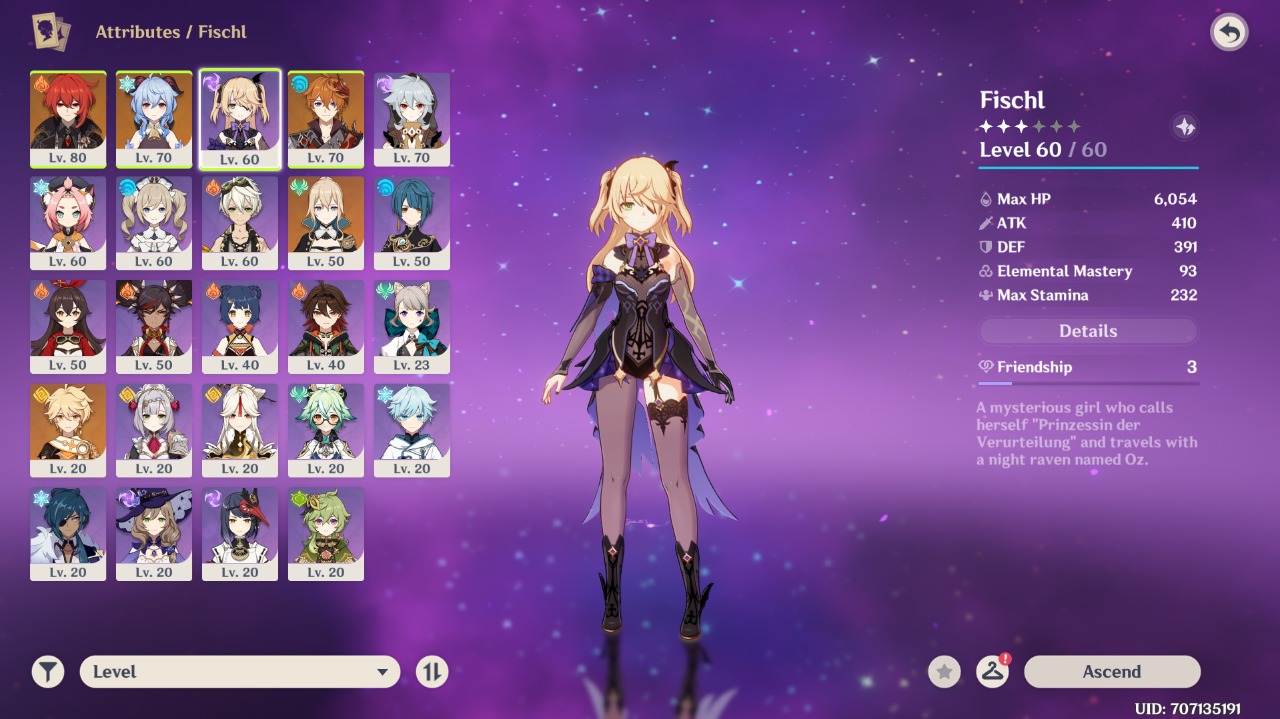Select pink-haired Diona's portrait
The image size is (1280, 719).
68,223
